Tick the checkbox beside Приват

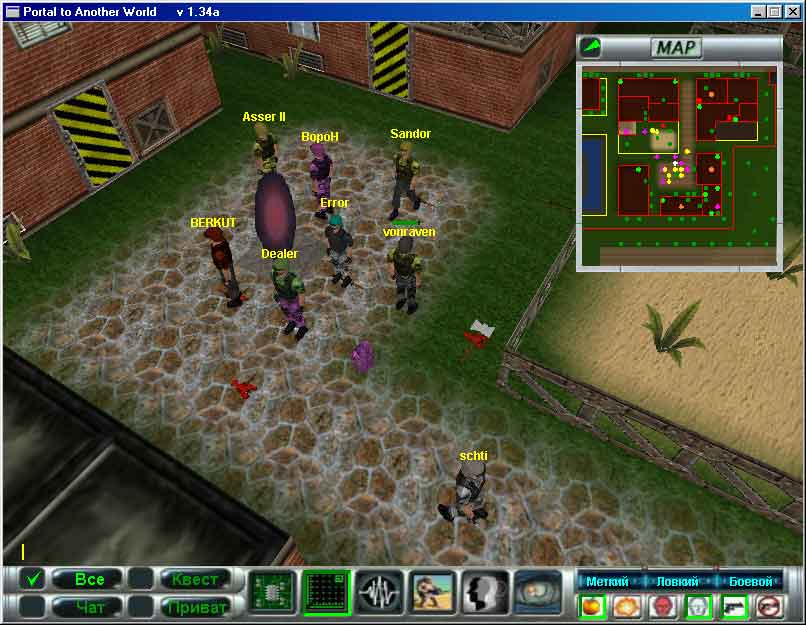(x=141, y=606)
